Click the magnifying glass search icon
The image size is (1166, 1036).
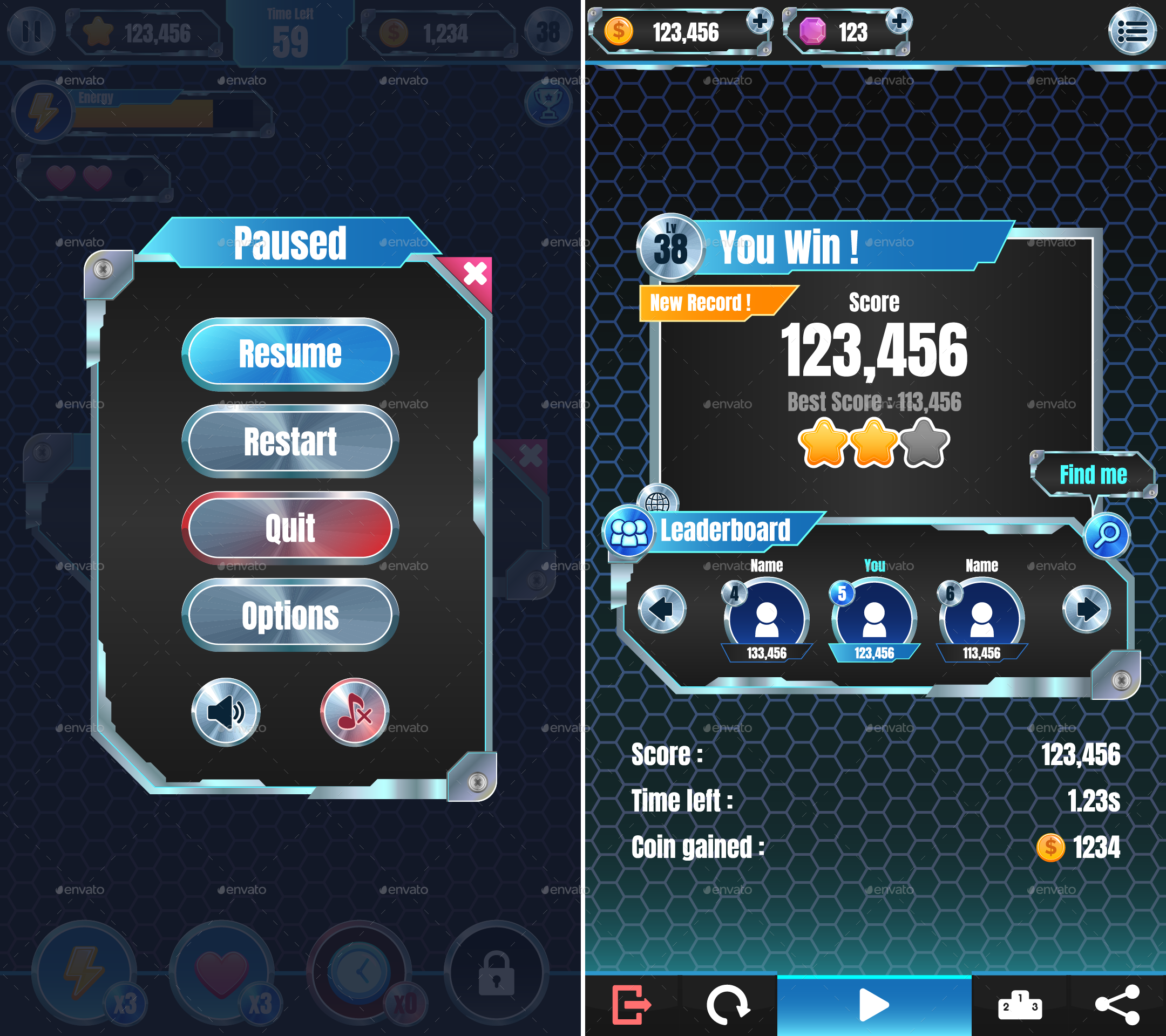click(x=1107, y=535)
